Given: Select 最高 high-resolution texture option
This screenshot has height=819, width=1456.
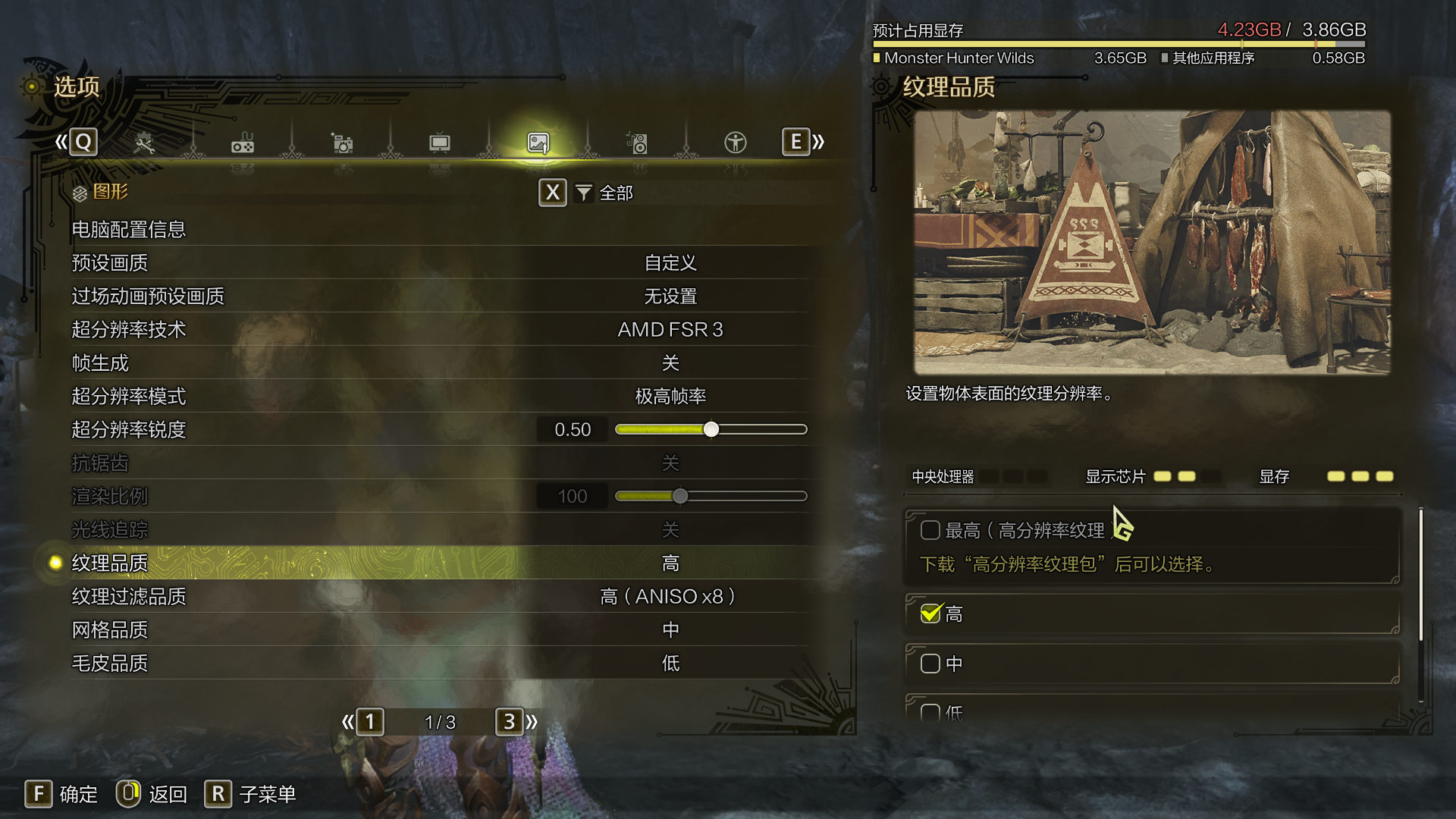Looking at the screenshot, I should pyautogui.click(x=930, y=530).
